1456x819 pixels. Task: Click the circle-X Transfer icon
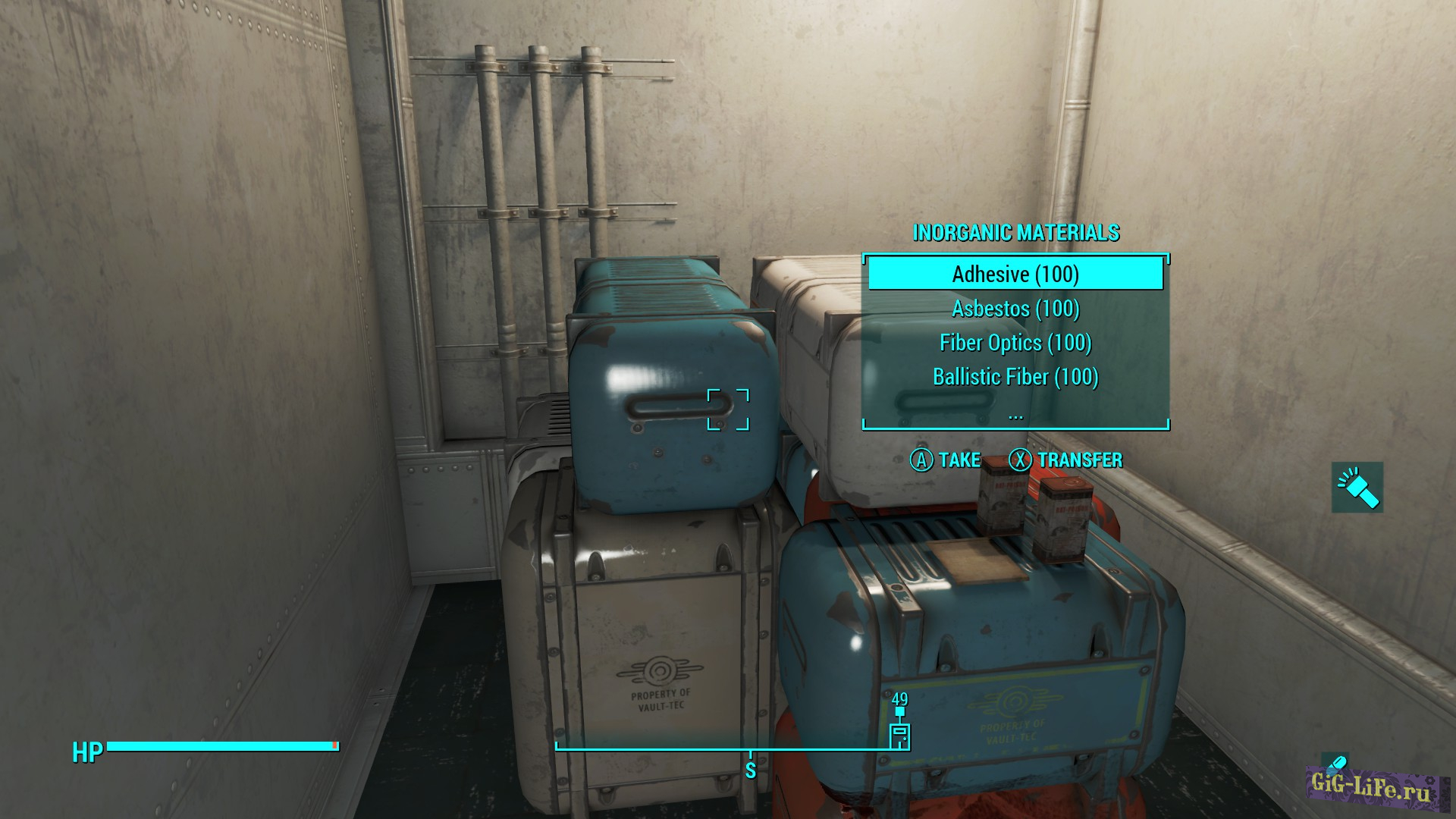1021,460
